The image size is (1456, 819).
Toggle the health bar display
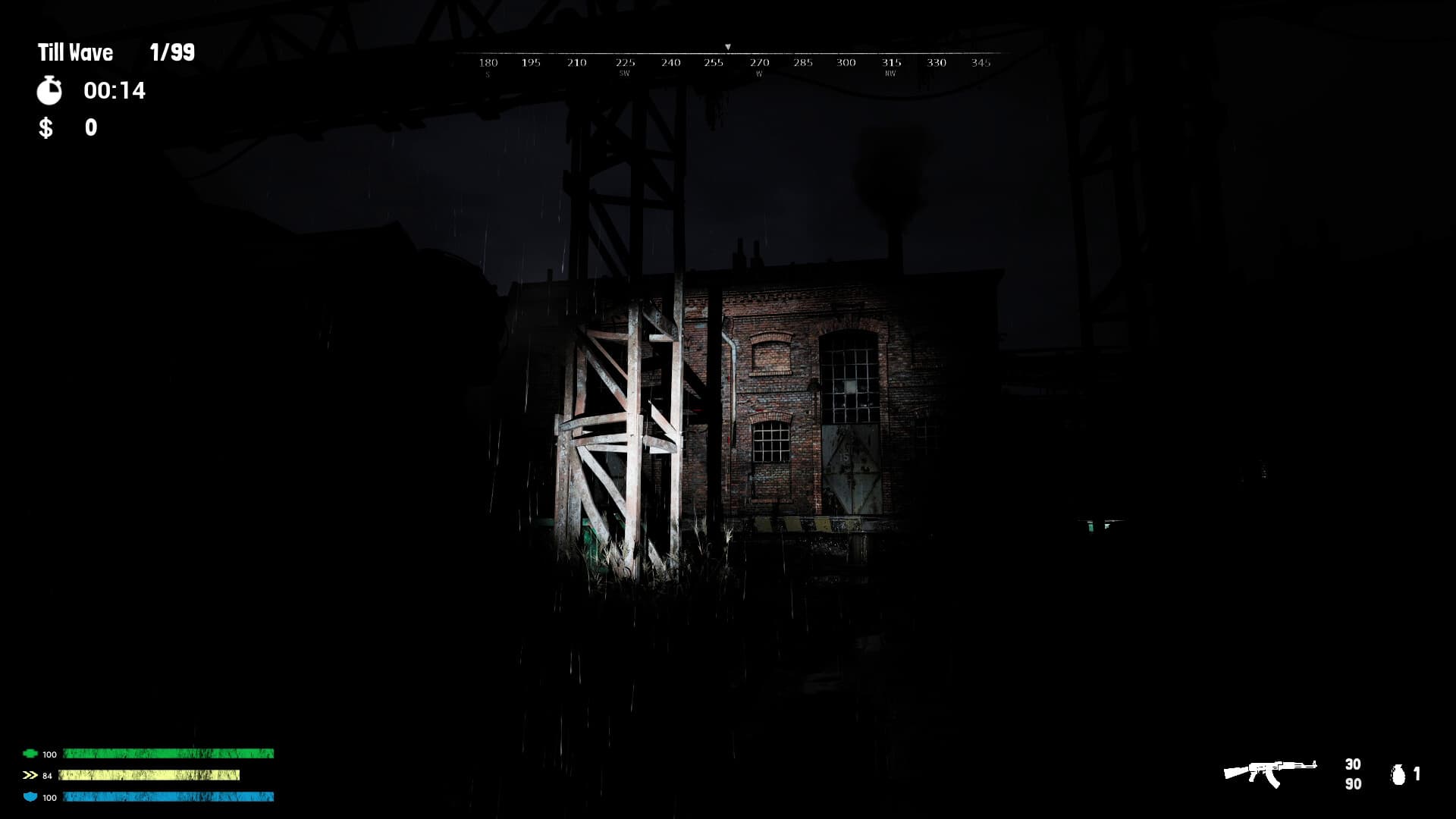pos(168,755)
